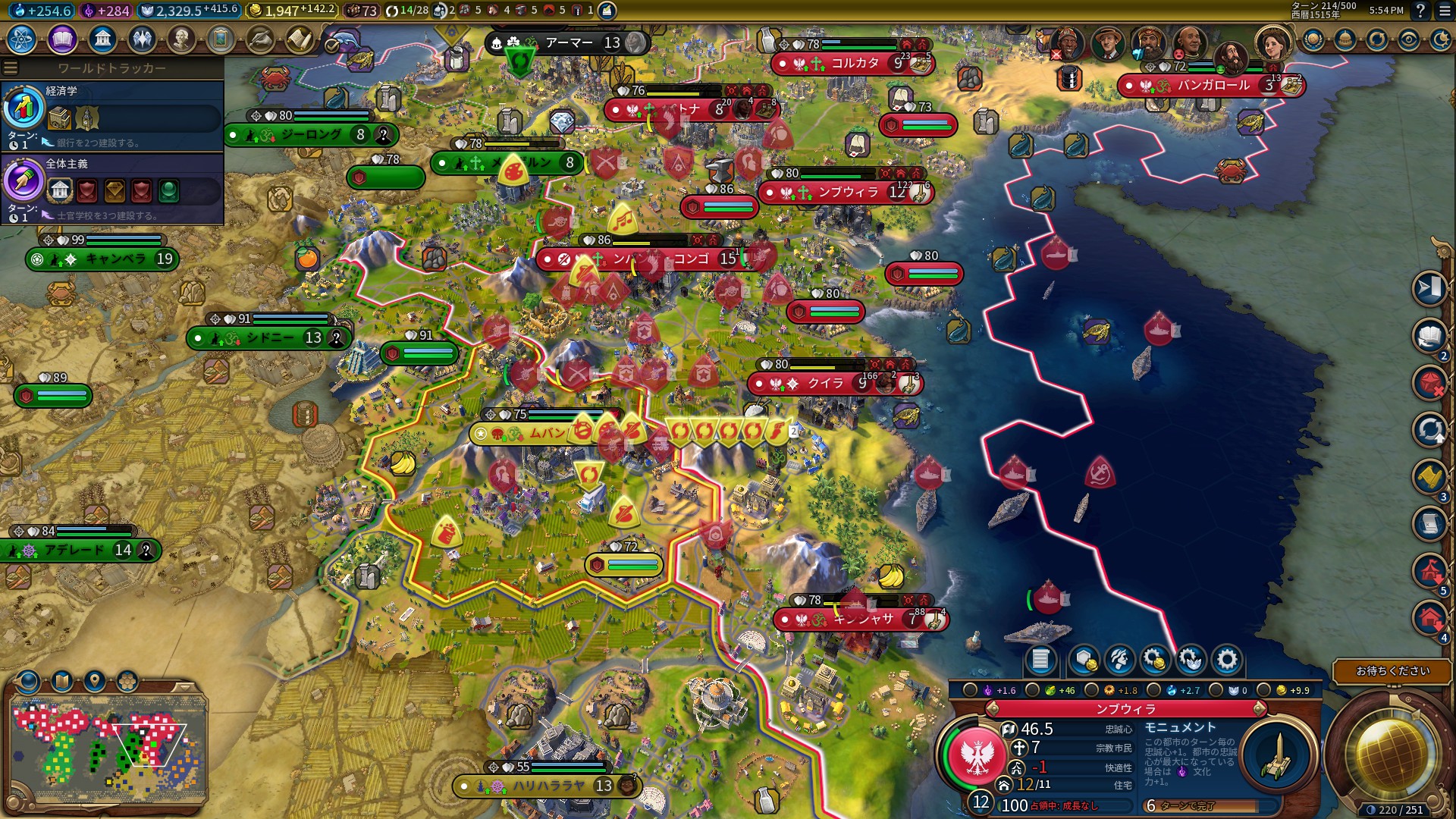Open the city details list icon

click(x=1040, y=660)
